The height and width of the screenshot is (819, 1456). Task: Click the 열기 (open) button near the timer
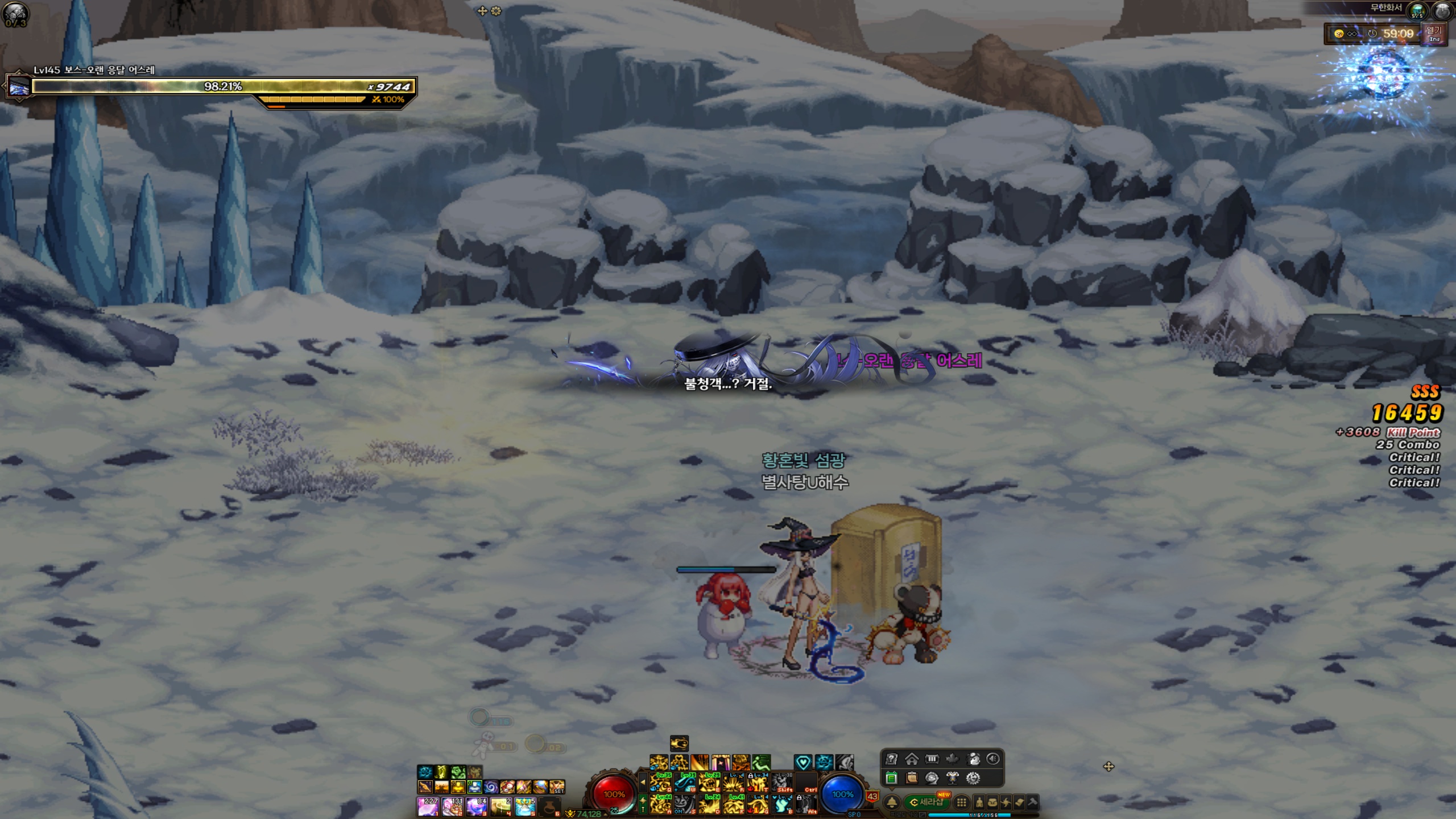1434,33
